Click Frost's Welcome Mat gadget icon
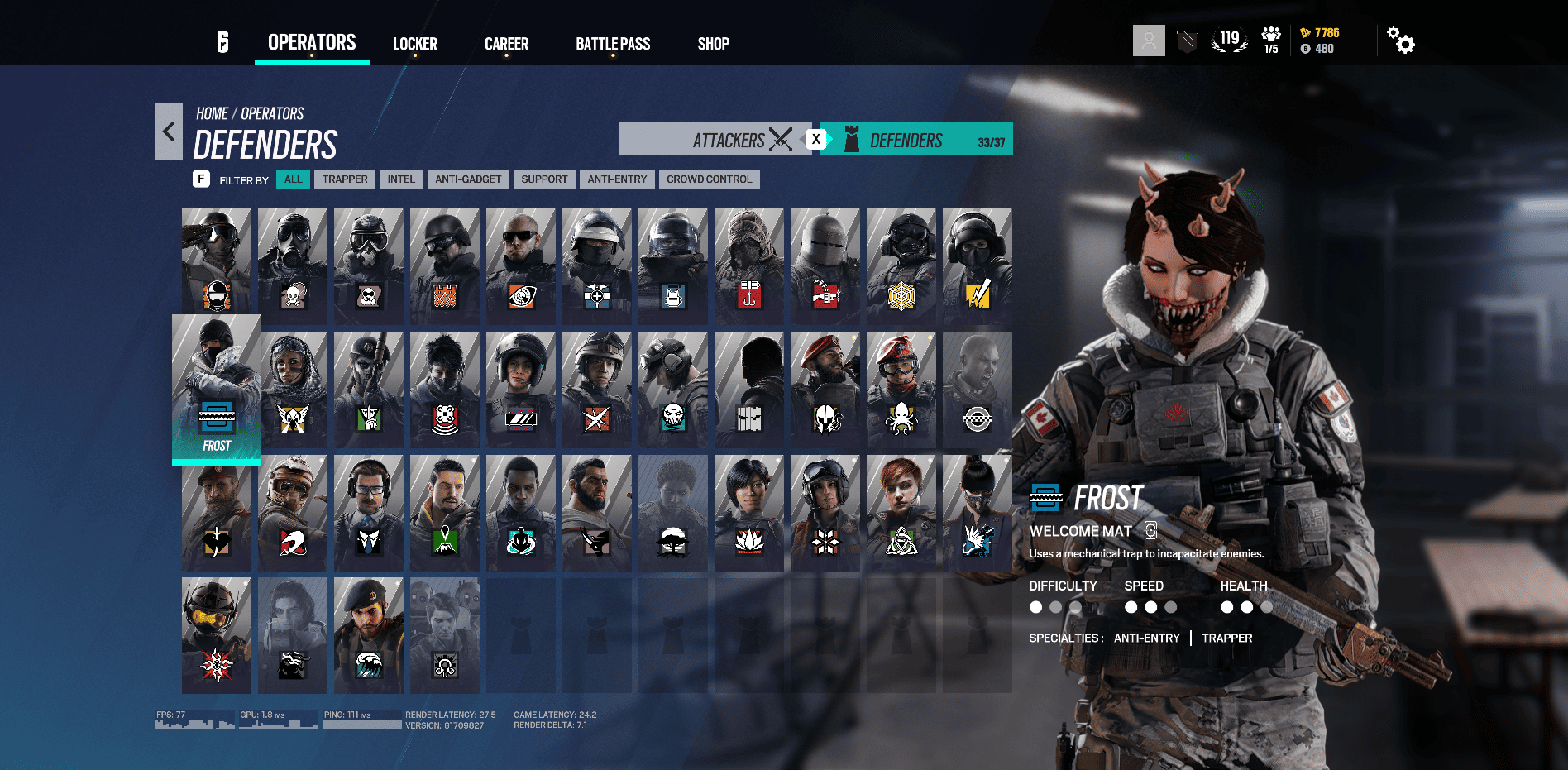Viewport: 1568px width, 770px height. coord(1045,498)
